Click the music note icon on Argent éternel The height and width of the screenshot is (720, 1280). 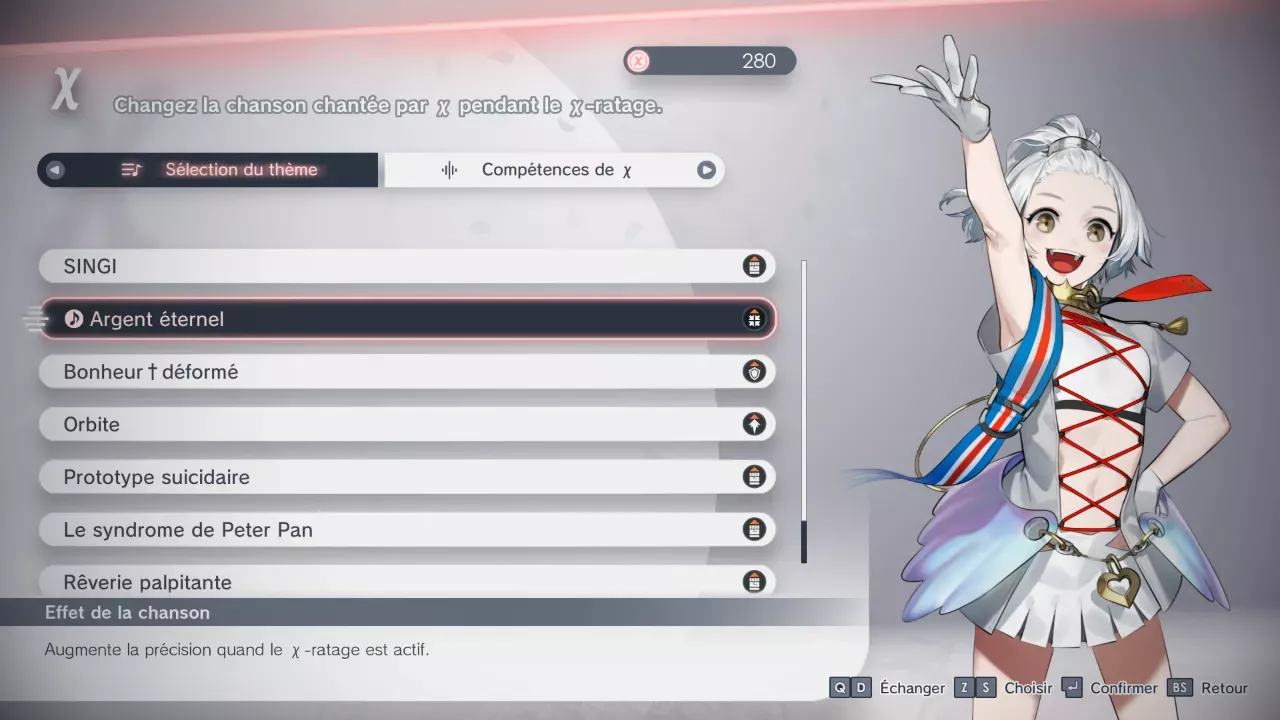click(x=75, y=319)
